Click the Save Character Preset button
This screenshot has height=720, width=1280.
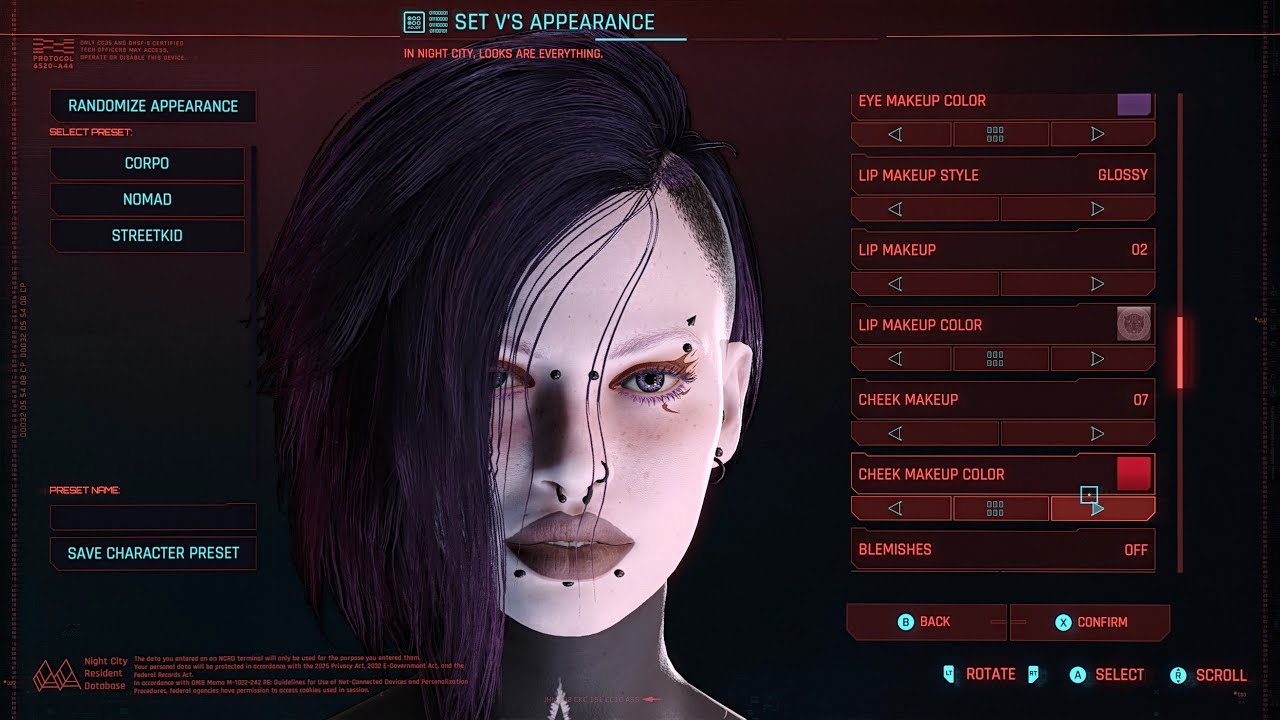[x=153, y=552]
